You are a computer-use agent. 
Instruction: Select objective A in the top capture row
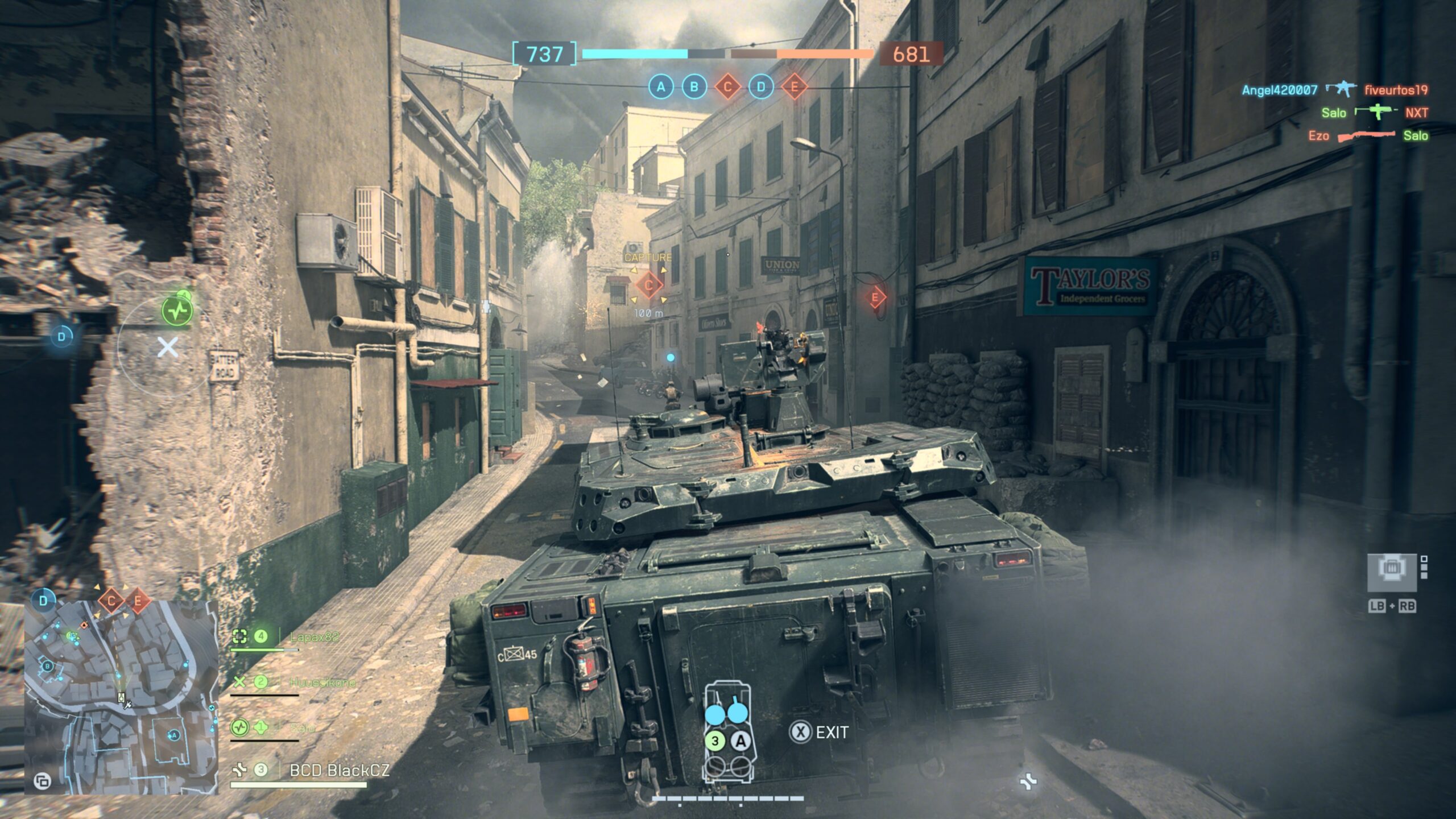pyautogui.click(x=660, y=87)
